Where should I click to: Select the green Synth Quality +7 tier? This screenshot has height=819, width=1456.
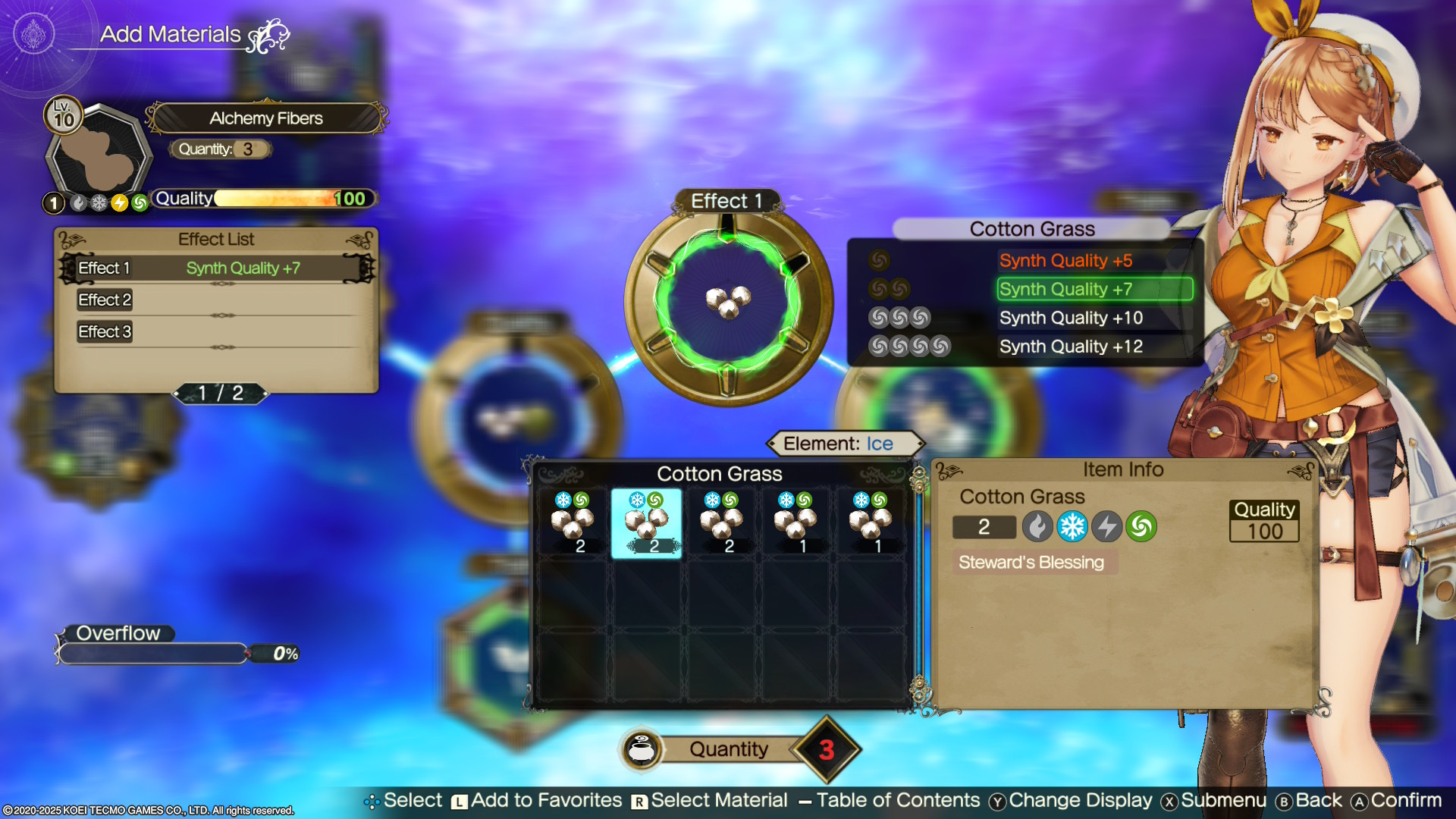(1094, 289)
